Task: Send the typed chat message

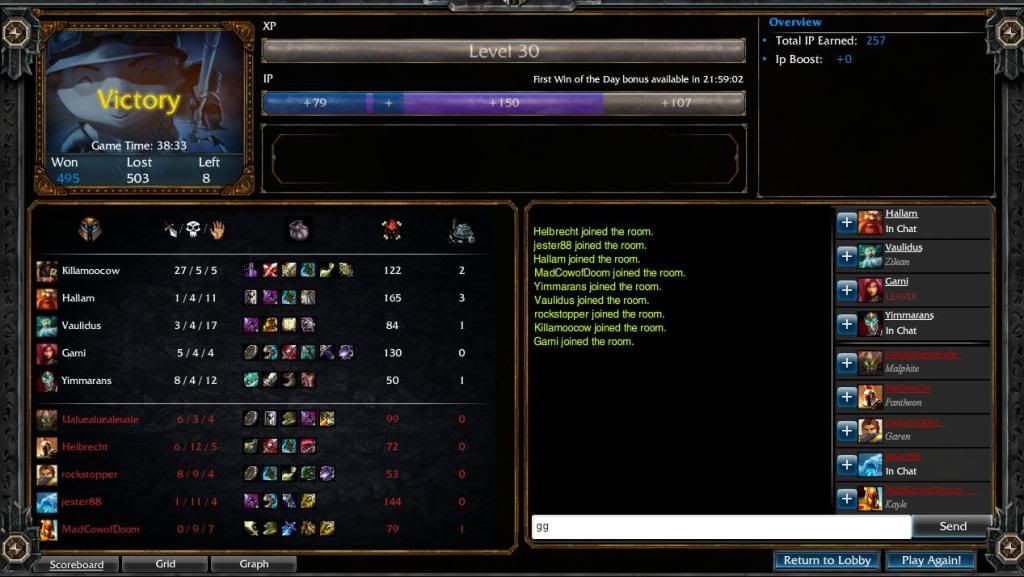Action: [952, 526]
